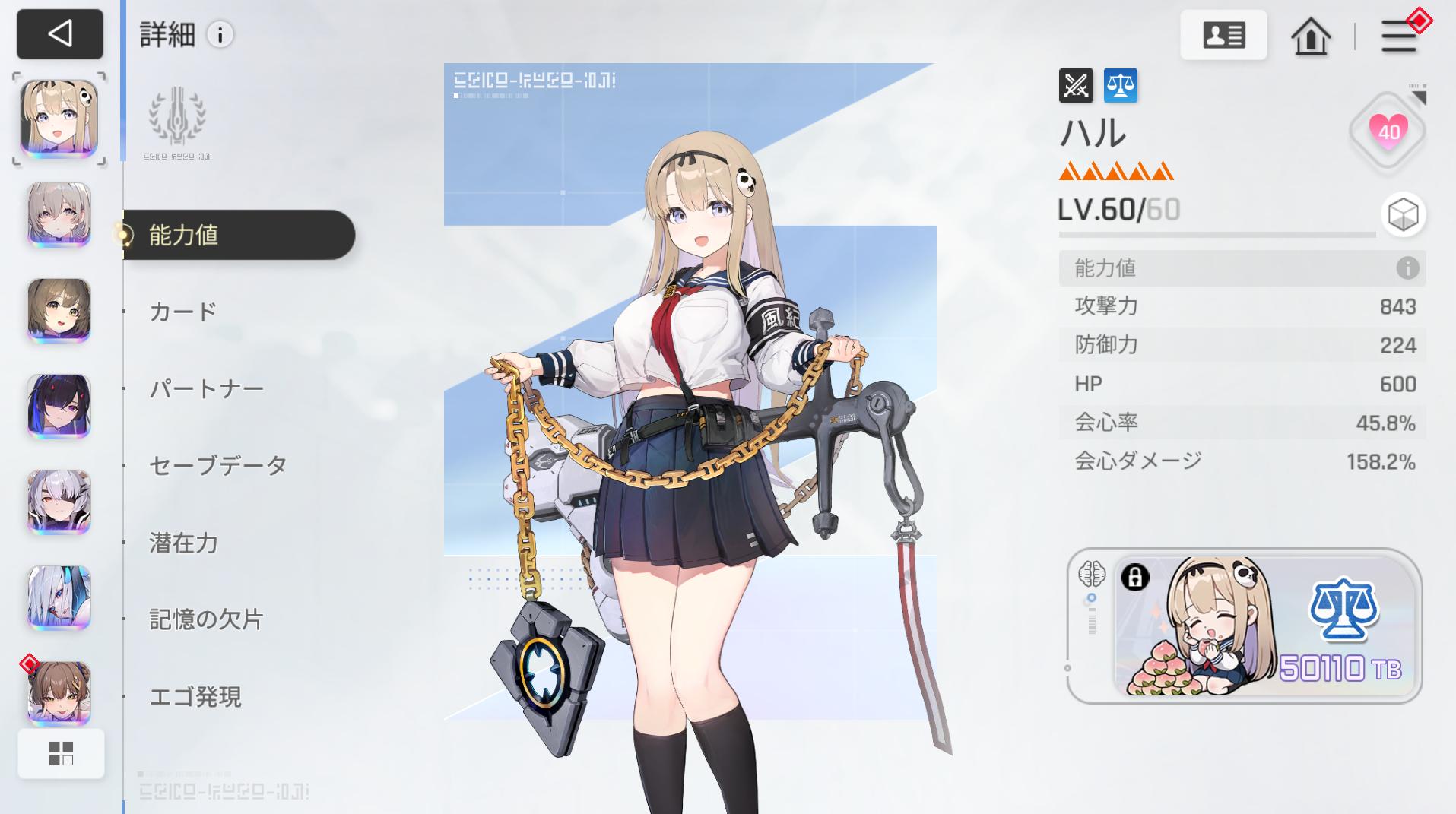Click the ID card profile icon
Image resolution: width=1456 pixels, height=814 pixels.
click(1223, 35)
